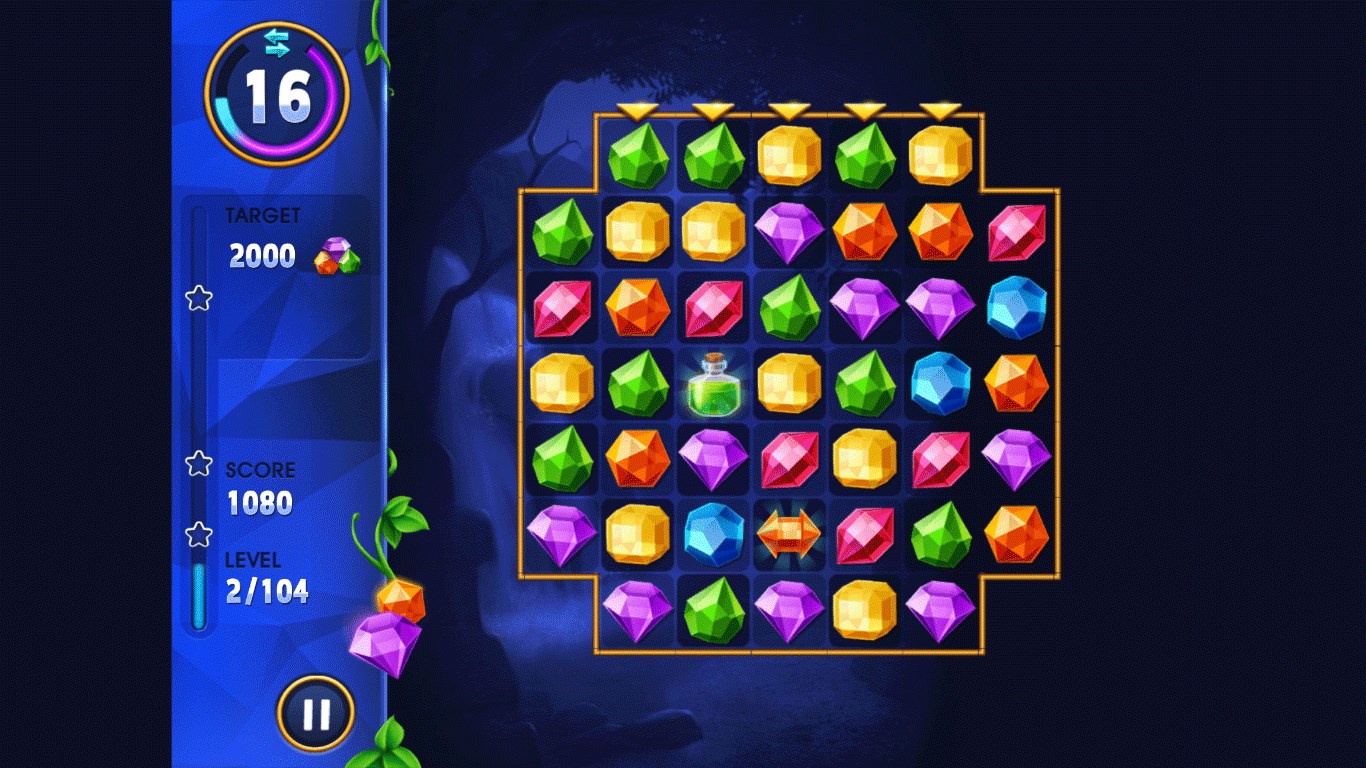Click the green potion power-up gem
This screenshot has width=1366, height=768.
pyautogui.click(x=713, y=383)
